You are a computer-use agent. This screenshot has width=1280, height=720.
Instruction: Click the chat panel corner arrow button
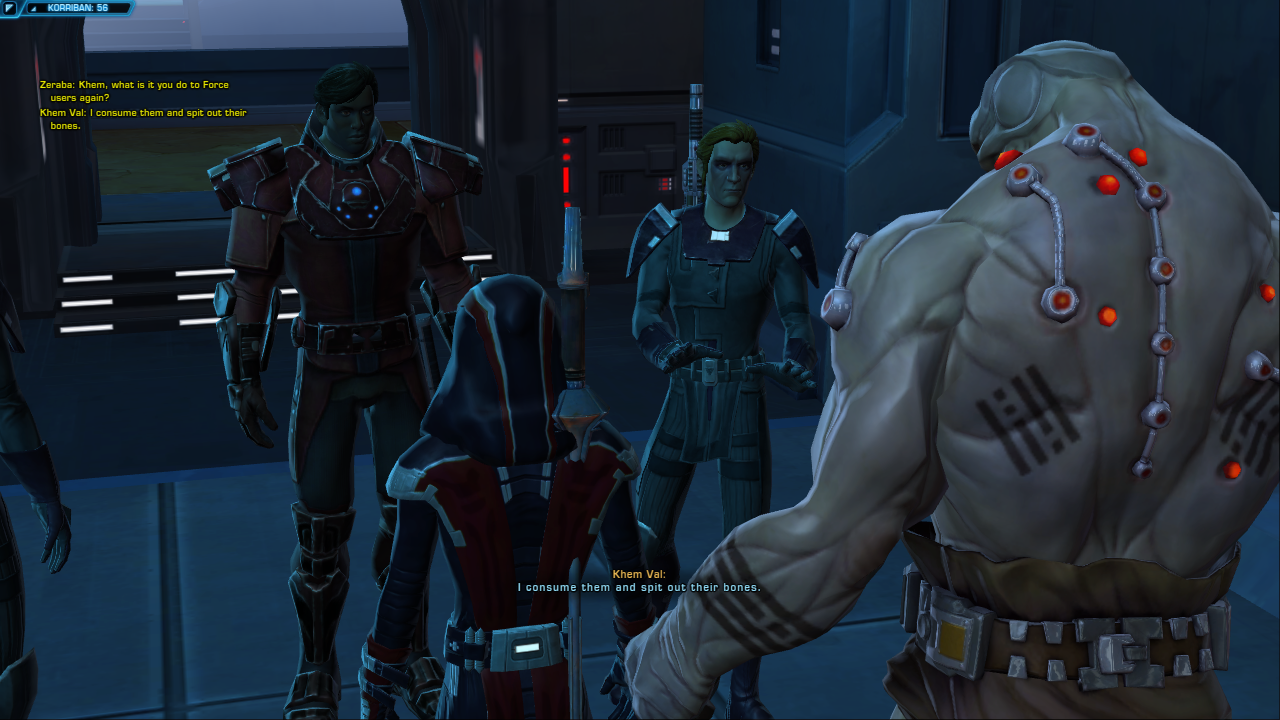pos(9,8)
